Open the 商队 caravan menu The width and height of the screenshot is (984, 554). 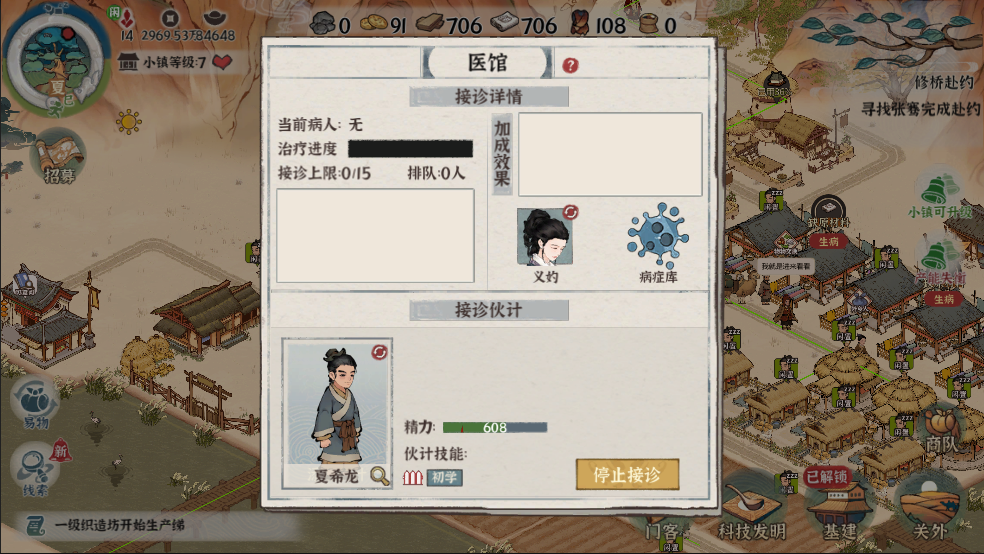pos(940,430)
